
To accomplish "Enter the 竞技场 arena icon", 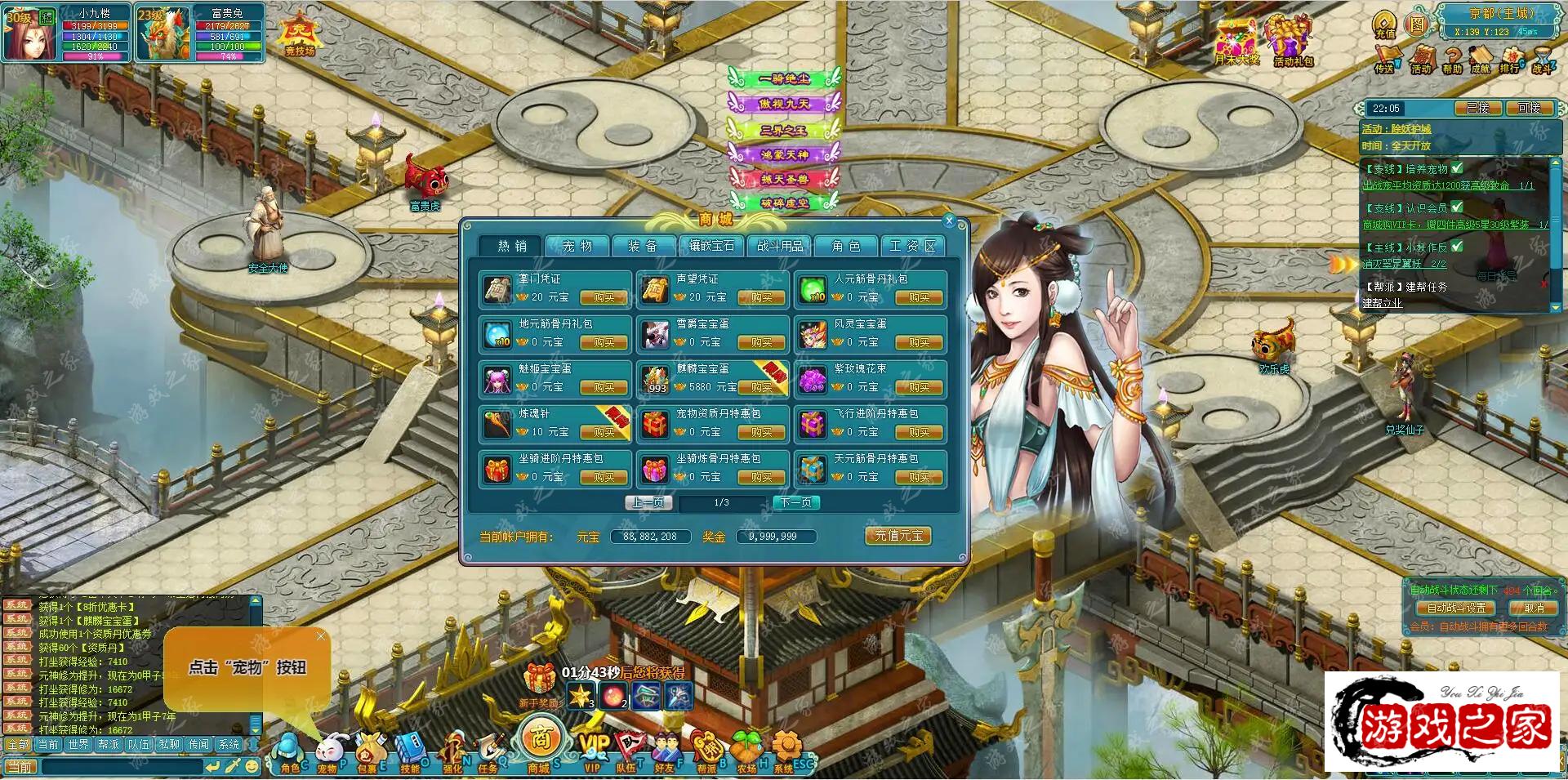I will (300, 37).
